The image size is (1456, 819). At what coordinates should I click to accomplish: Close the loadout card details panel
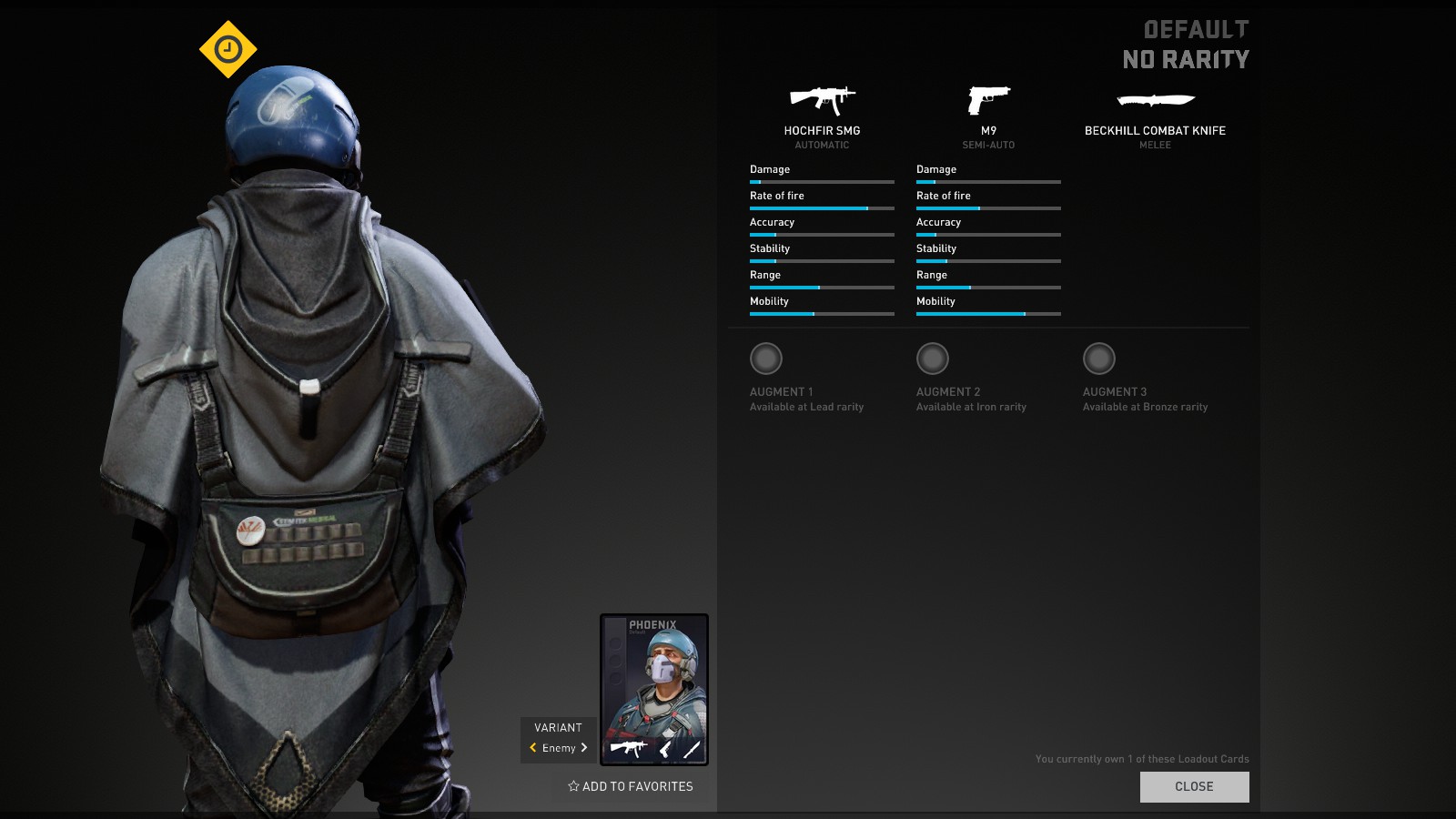[x=1194, y=786]
